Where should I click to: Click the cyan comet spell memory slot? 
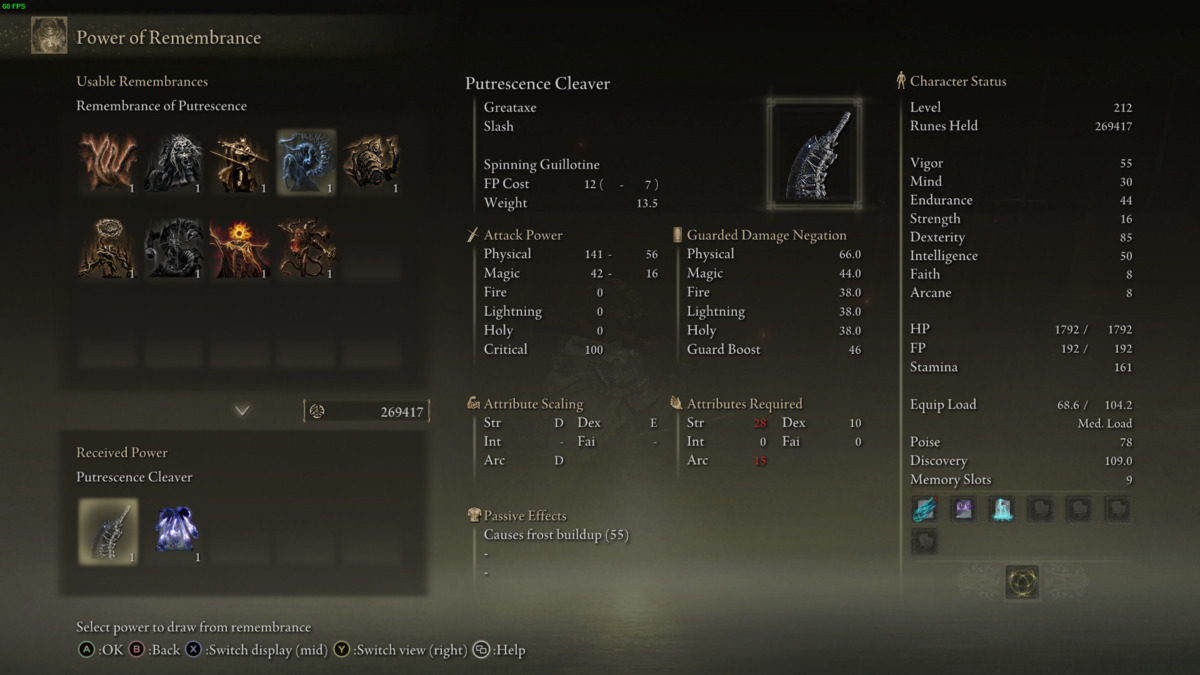[925, 509]
